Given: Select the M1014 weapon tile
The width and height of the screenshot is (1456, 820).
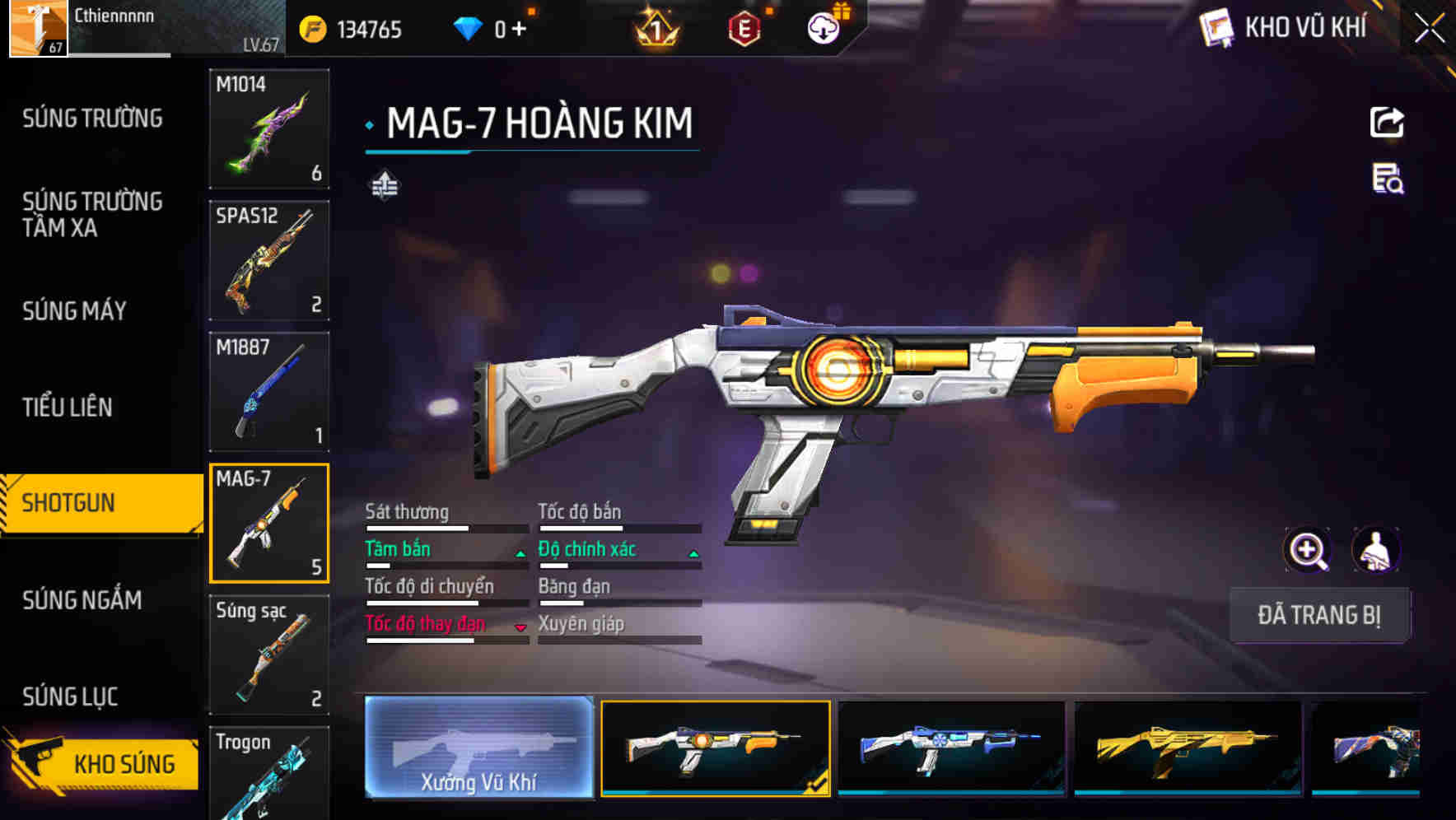Looking at the screenshot, I should pyautogui.click(x=269, y=129).
